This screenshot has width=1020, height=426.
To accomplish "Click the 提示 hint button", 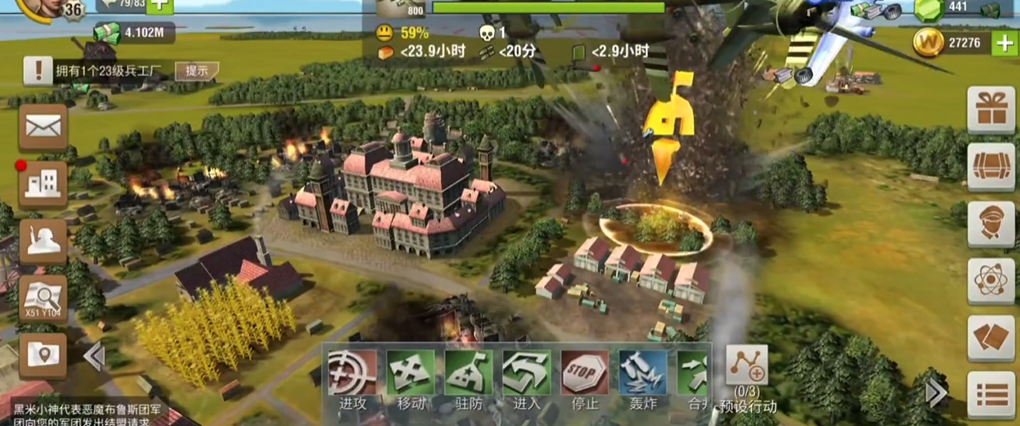I will click(x=197, y=70).
